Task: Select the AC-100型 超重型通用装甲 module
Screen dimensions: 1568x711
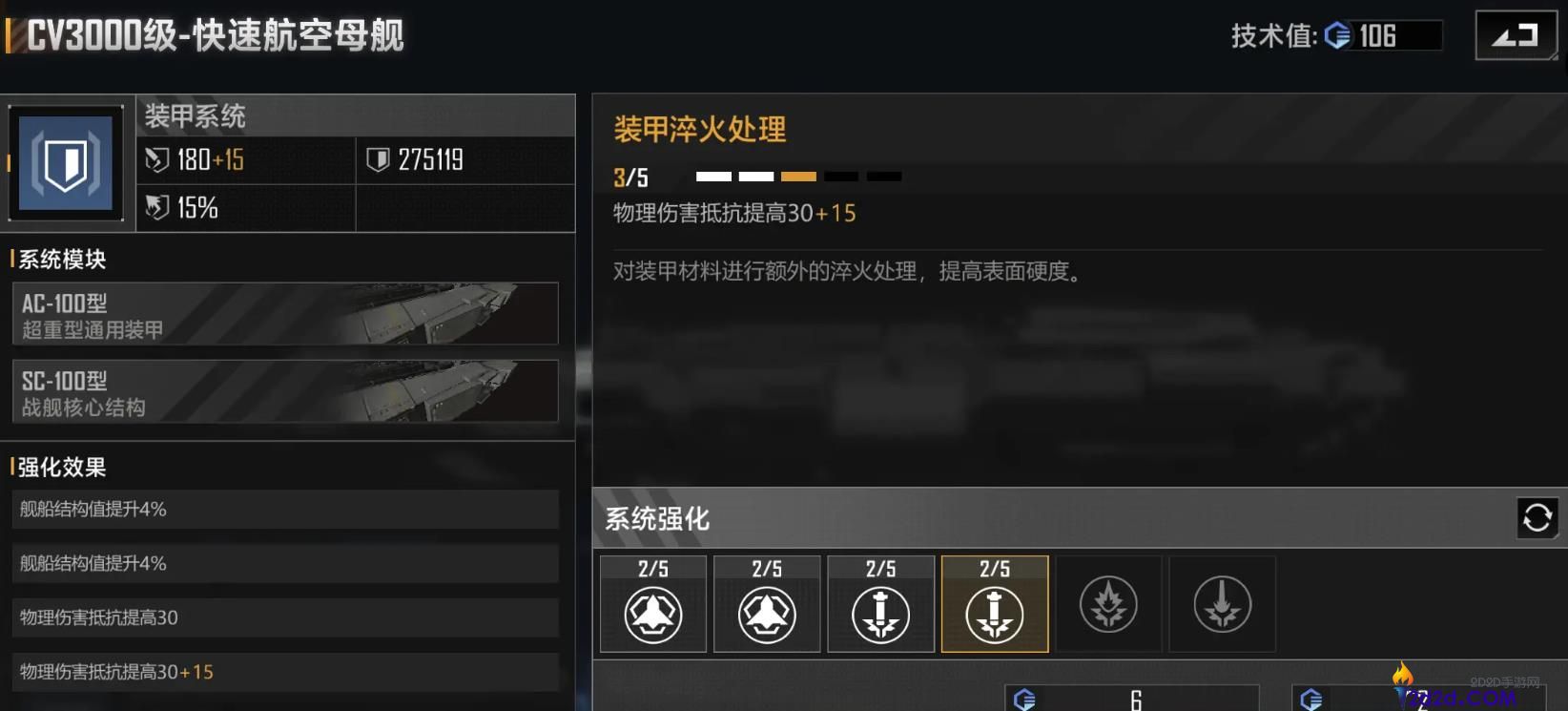Action: pos(285,314)
